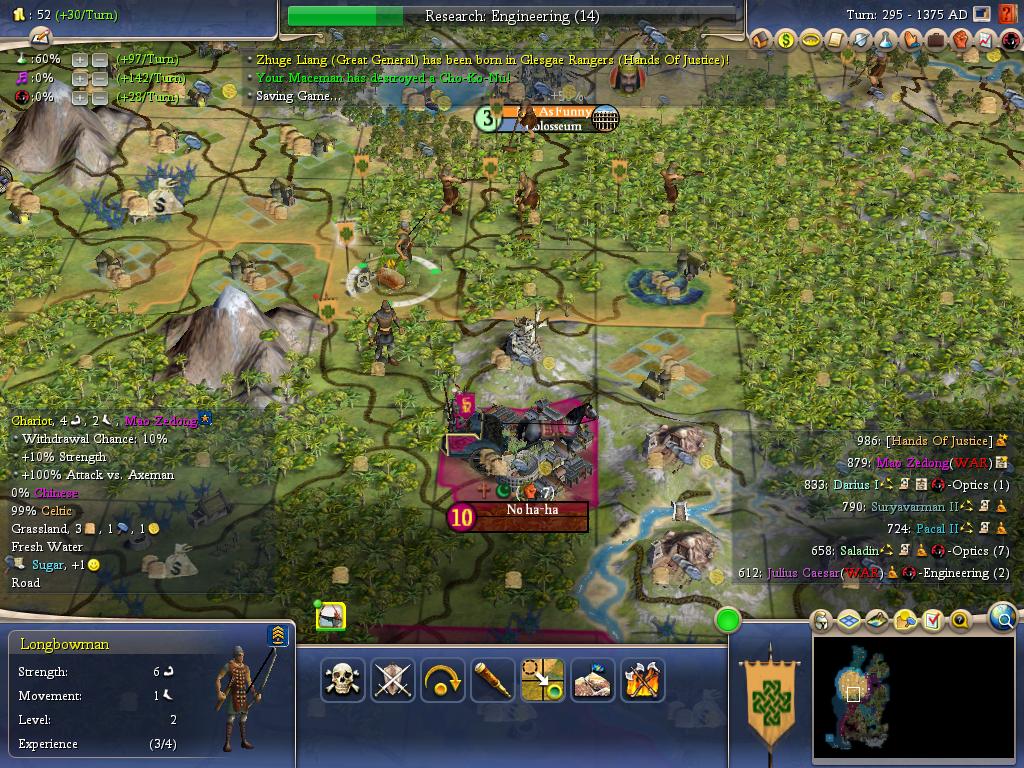Skip turn with the curved arrow button

tap(442, 680)
